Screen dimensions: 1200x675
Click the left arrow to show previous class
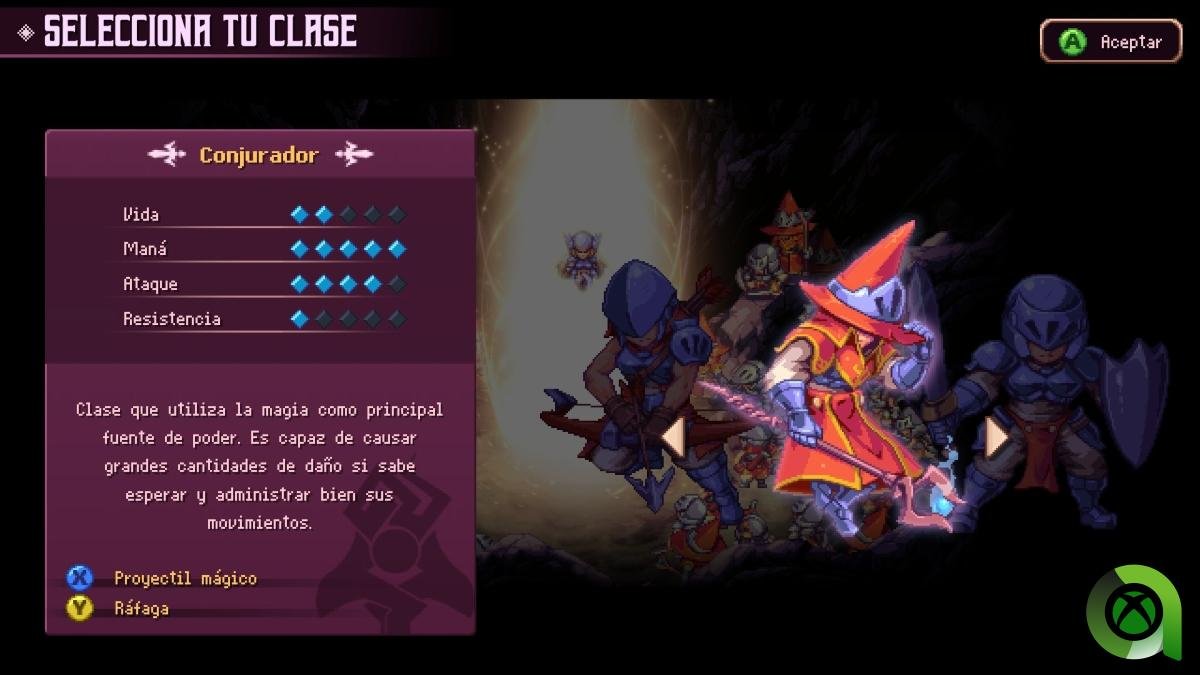[673, 437]
